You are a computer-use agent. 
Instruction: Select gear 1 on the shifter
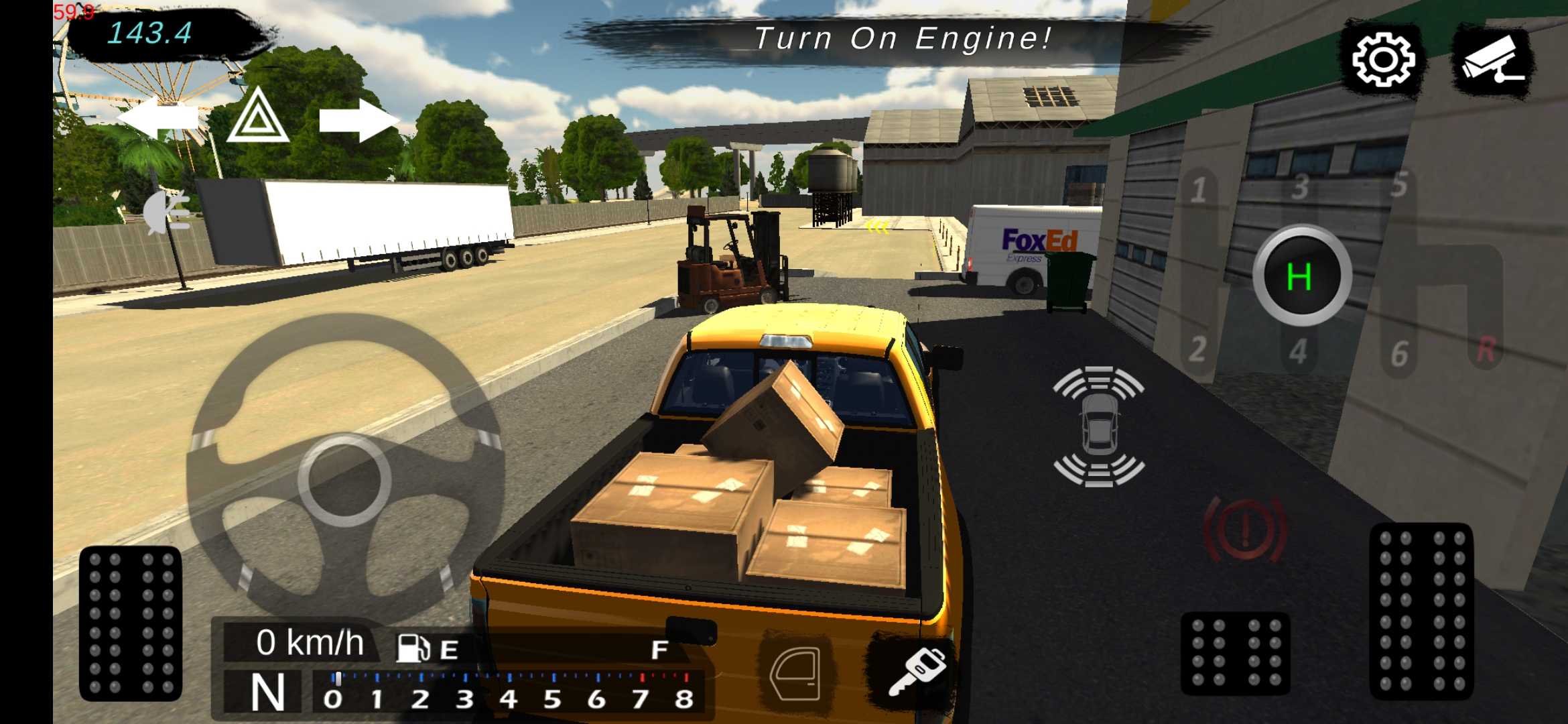click(x=1199, y=191)
